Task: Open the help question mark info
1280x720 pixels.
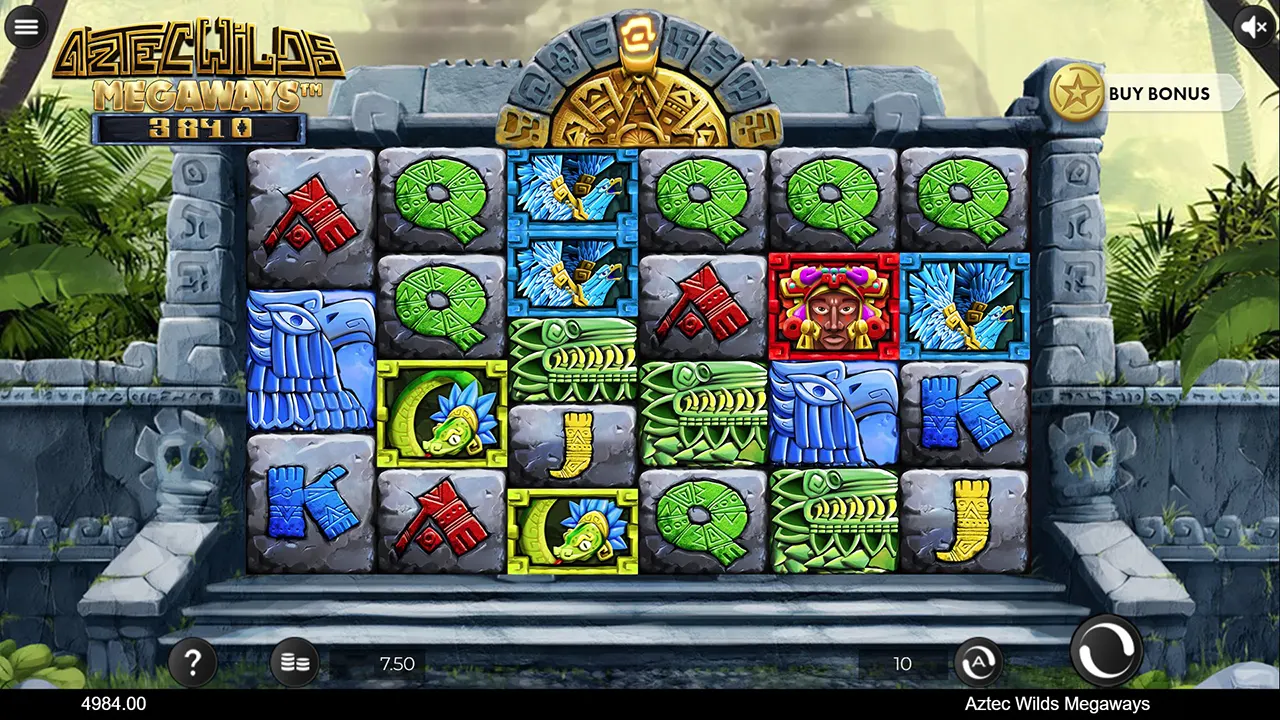Action: [194, 662]
